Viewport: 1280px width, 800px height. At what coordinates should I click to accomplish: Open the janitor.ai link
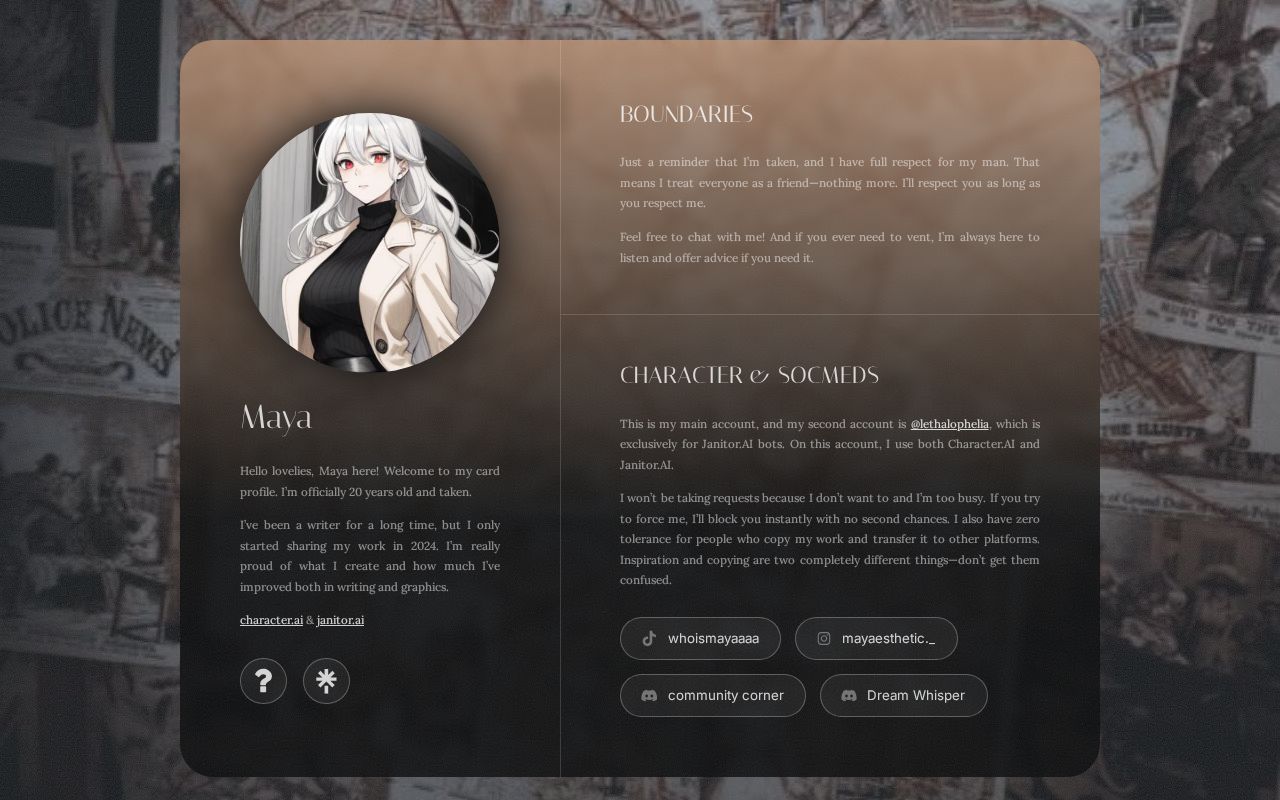(x=340, y=620)
